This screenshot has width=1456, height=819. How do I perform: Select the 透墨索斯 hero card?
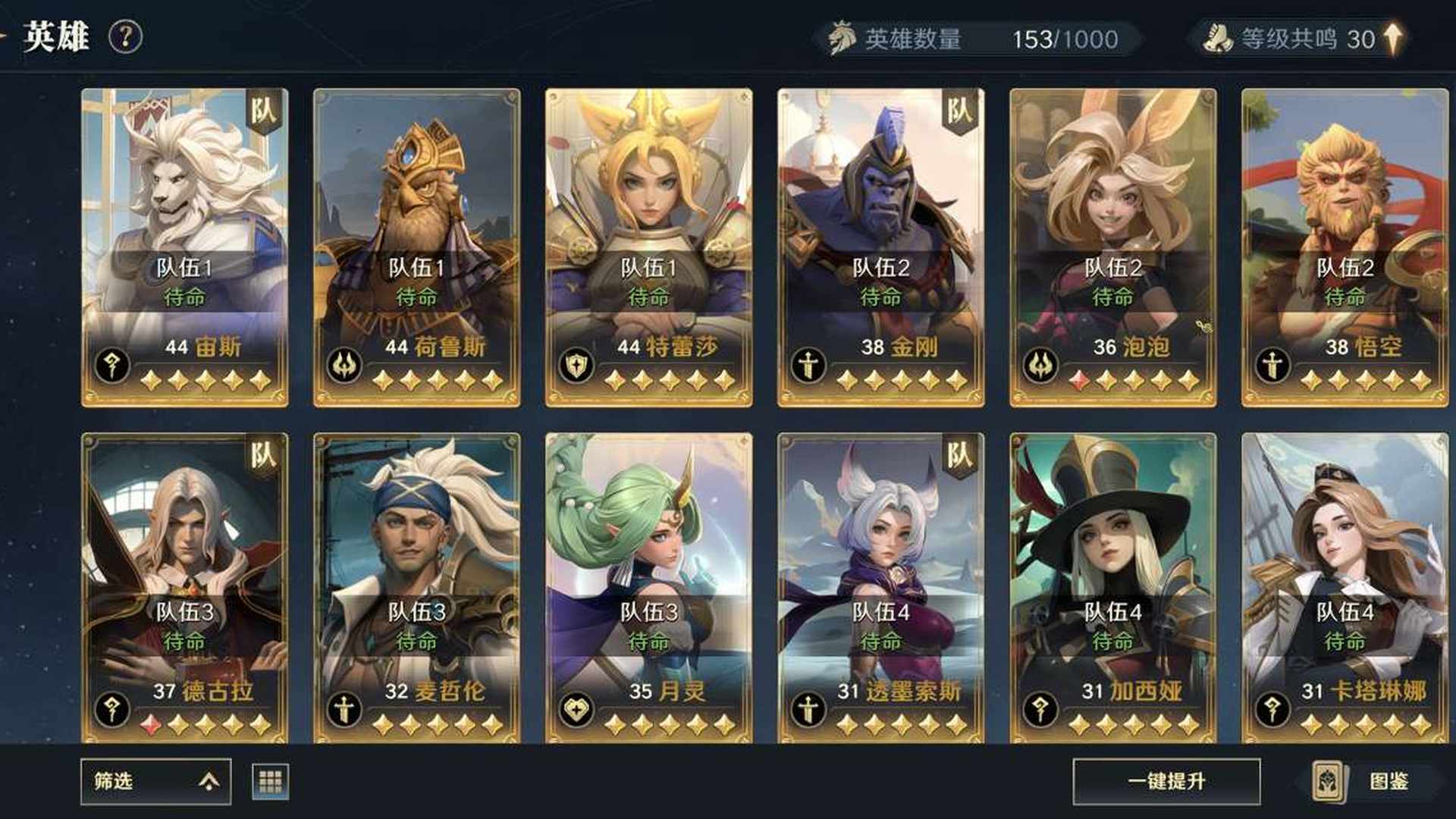click(x=880, y=588)
